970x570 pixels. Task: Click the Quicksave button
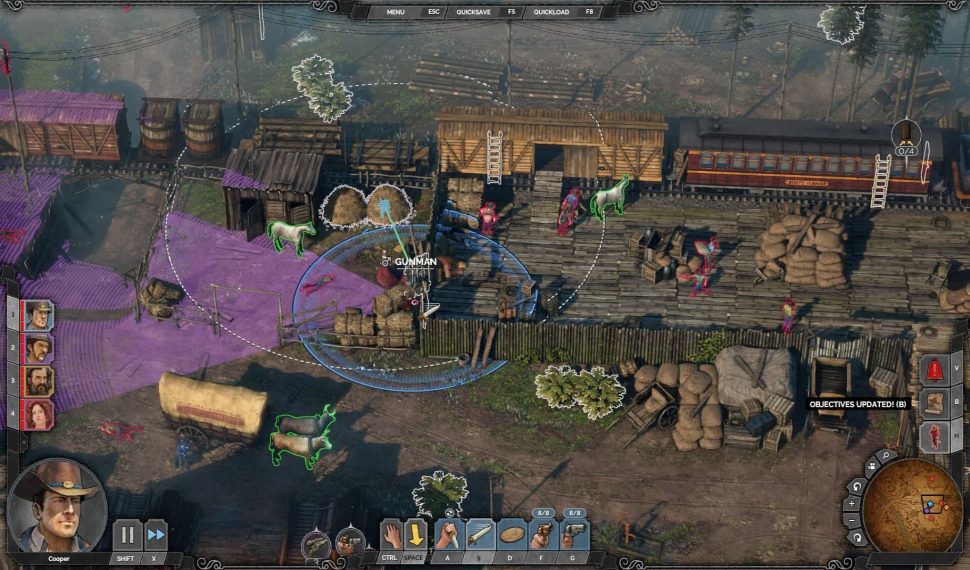tap(474, 12)
